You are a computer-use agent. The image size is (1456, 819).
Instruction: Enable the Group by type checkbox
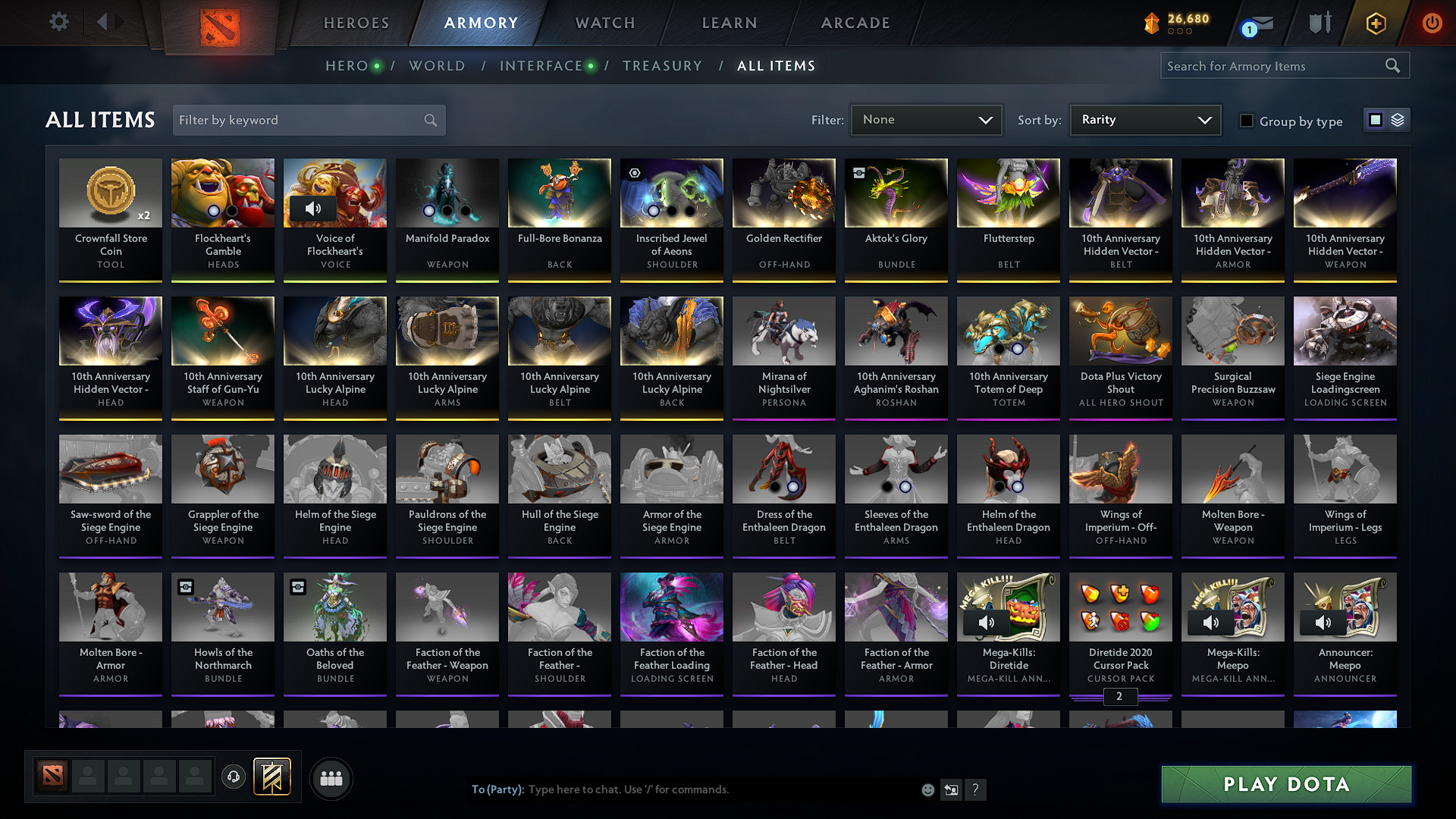(1247, 121)
